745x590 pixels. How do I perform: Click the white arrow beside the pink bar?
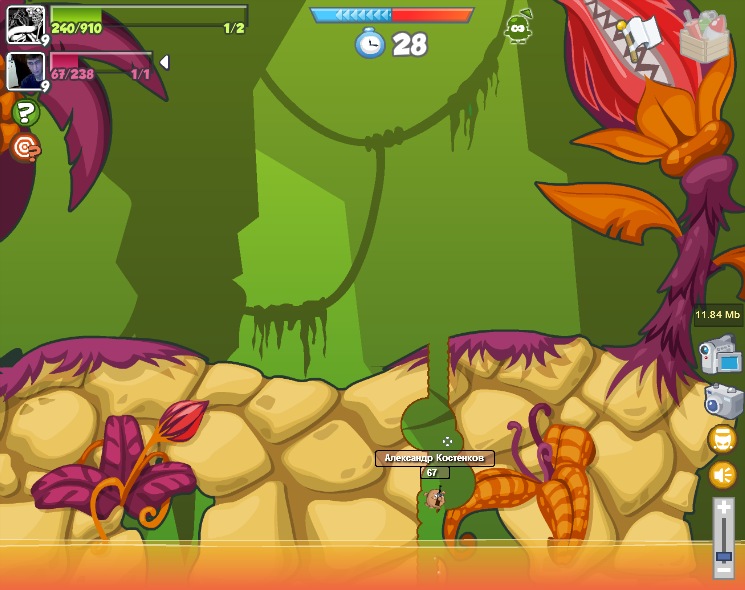point(165,62)
